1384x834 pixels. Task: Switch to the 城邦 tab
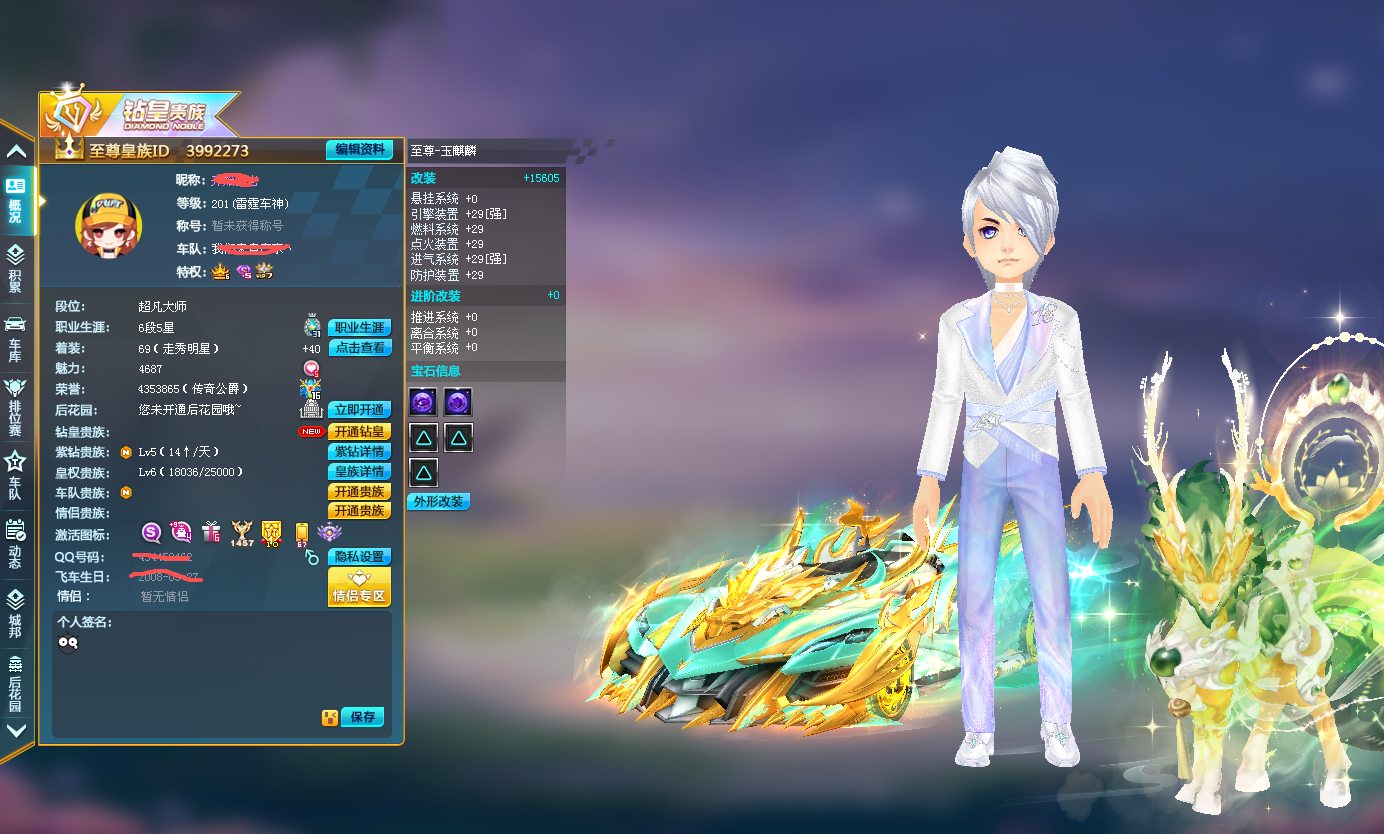(16, 612)
